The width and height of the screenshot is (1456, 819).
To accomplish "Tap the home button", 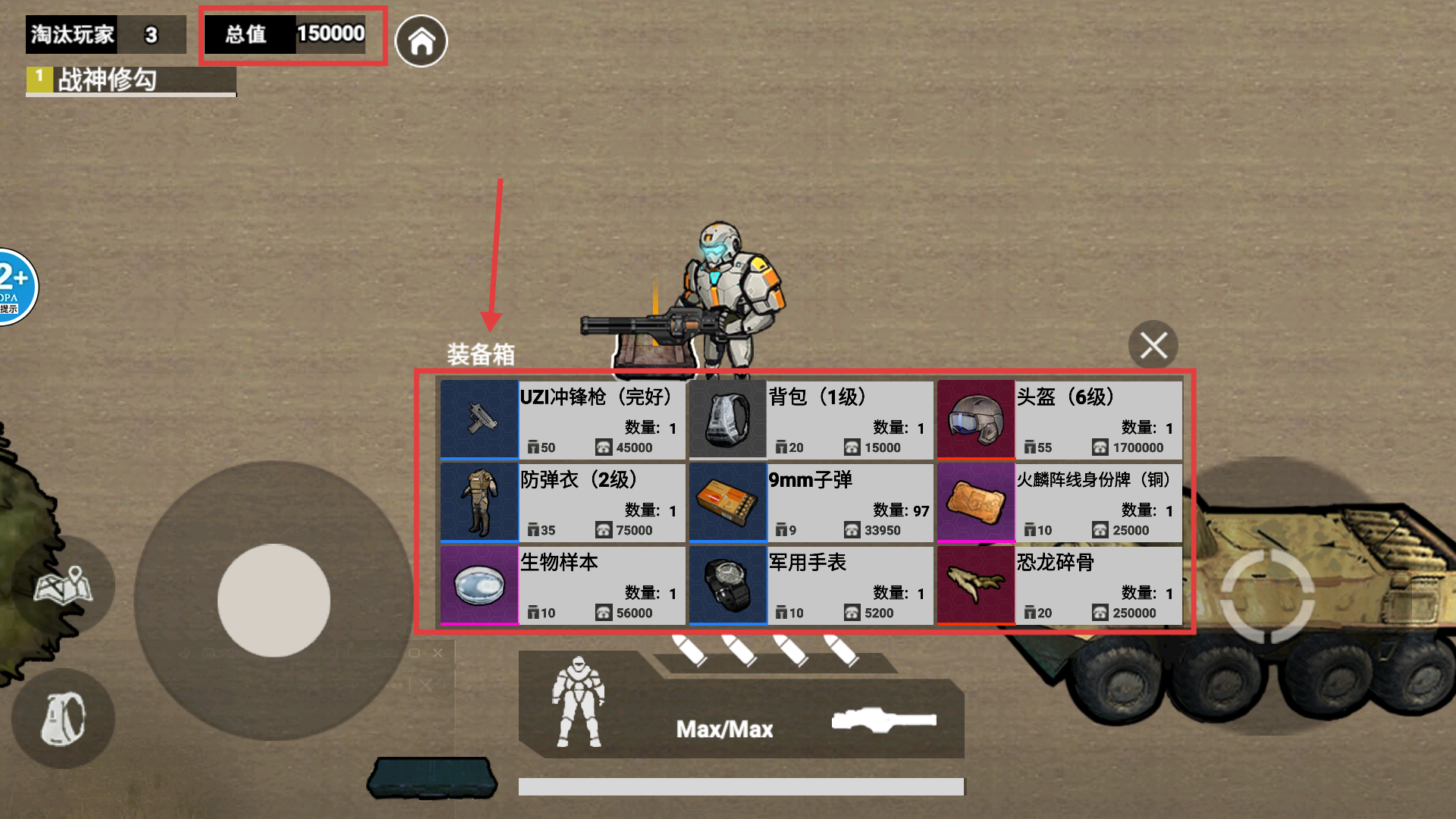I will [422, 41].
